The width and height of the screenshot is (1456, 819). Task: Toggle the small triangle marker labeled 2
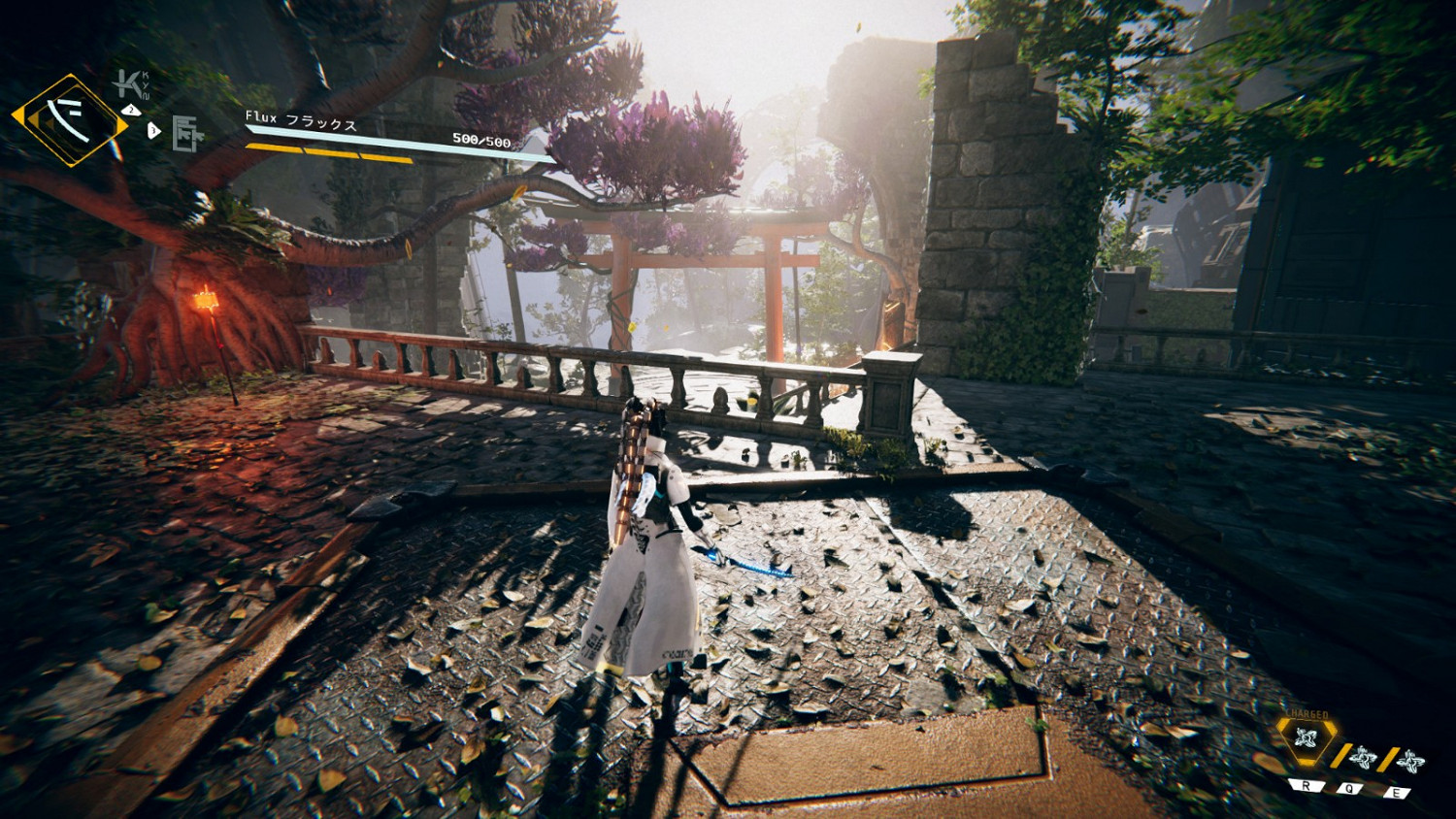[x=132, y=110]
